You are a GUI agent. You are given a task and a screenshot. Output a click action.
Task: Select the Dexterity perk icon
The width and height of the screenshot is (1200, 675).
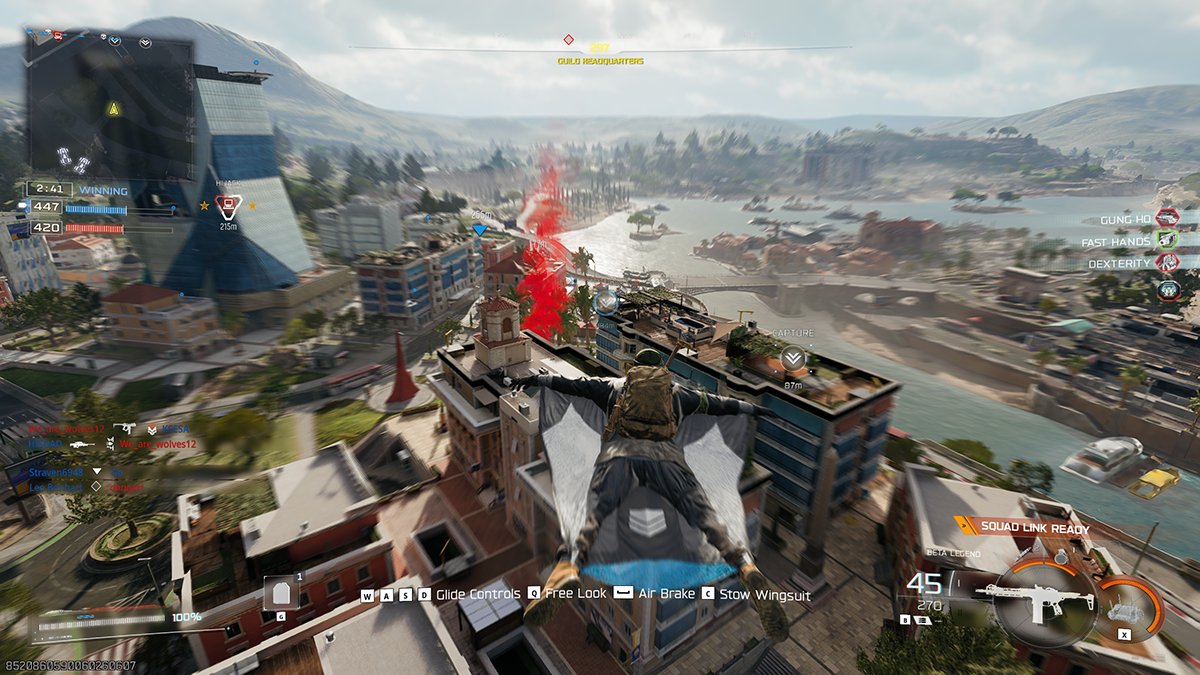click(x=1167, y=263)
